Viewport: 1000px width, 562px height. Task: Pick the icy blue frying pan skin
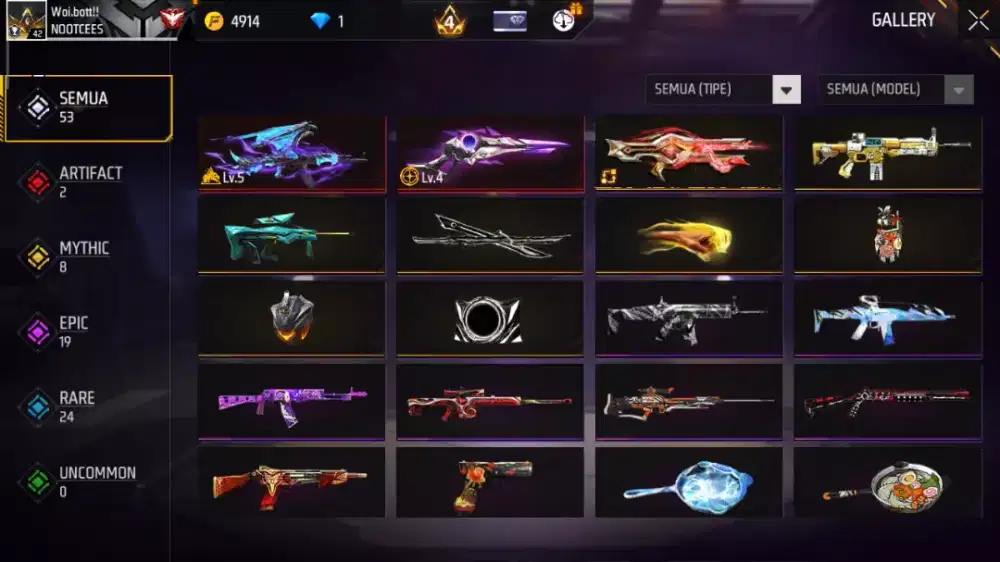click(689, 482)
